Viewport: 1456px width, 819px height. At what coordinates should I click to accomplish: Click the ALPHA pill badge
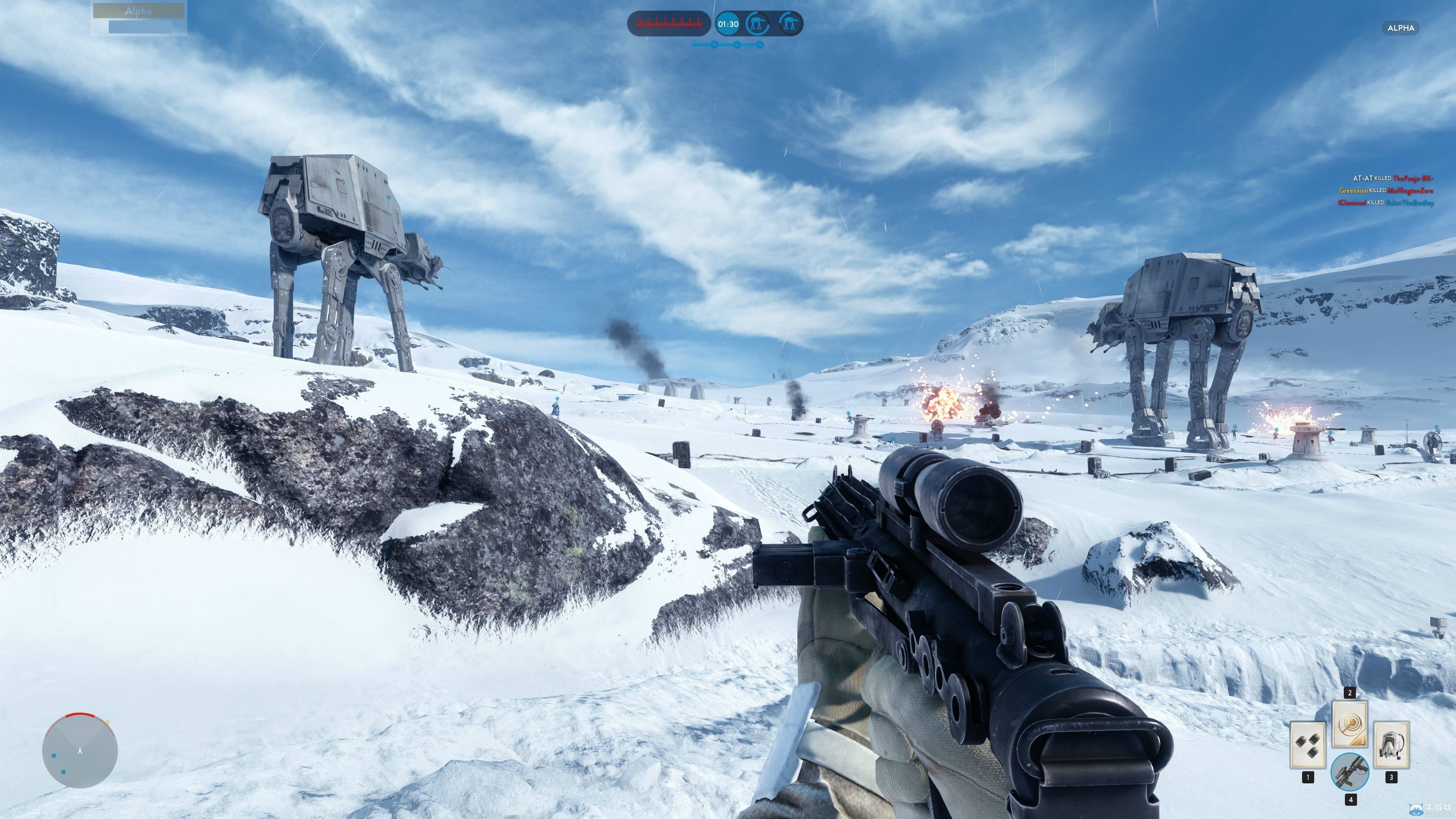click(1400, 28)
